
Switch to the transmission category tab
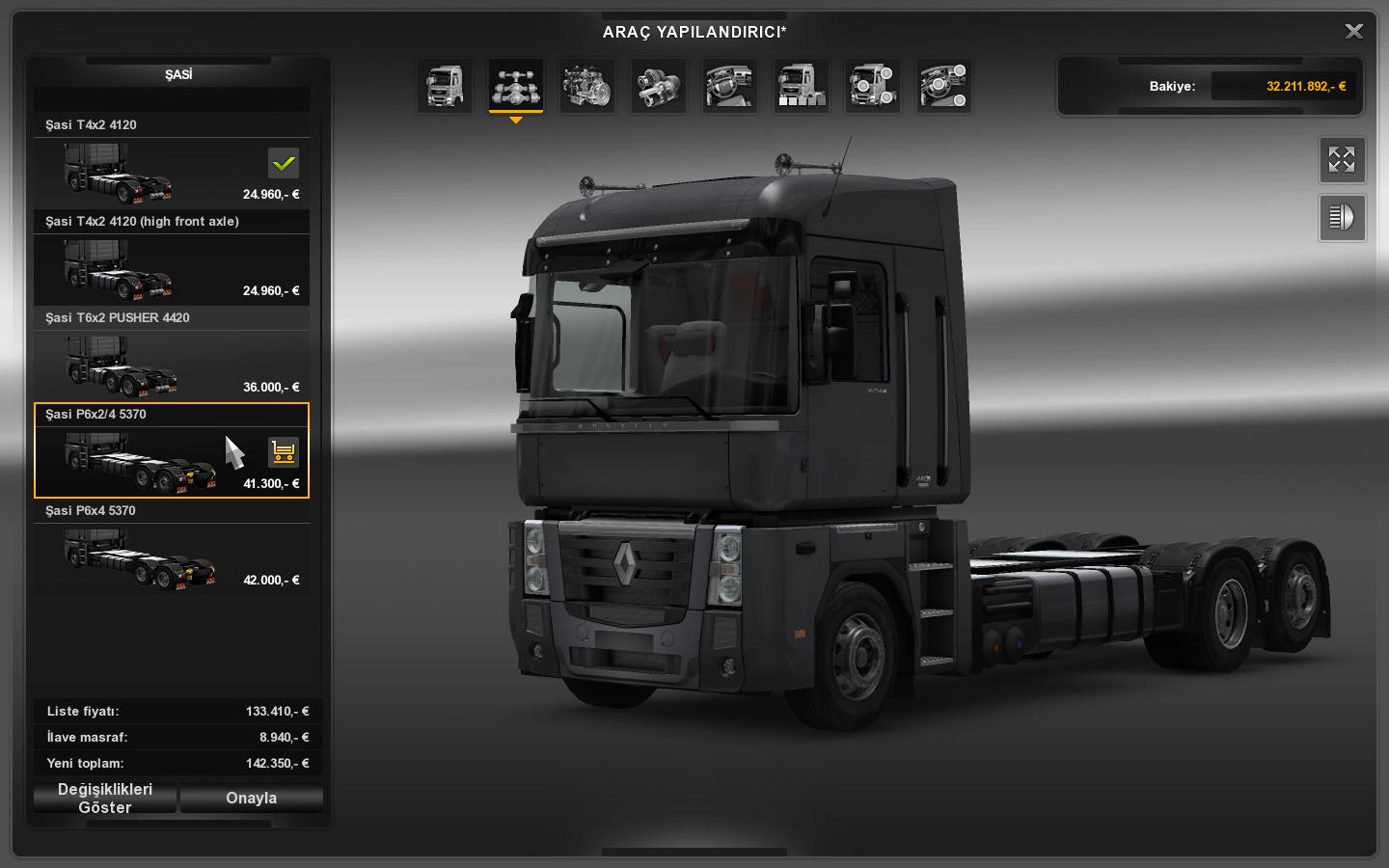(659, 86)
